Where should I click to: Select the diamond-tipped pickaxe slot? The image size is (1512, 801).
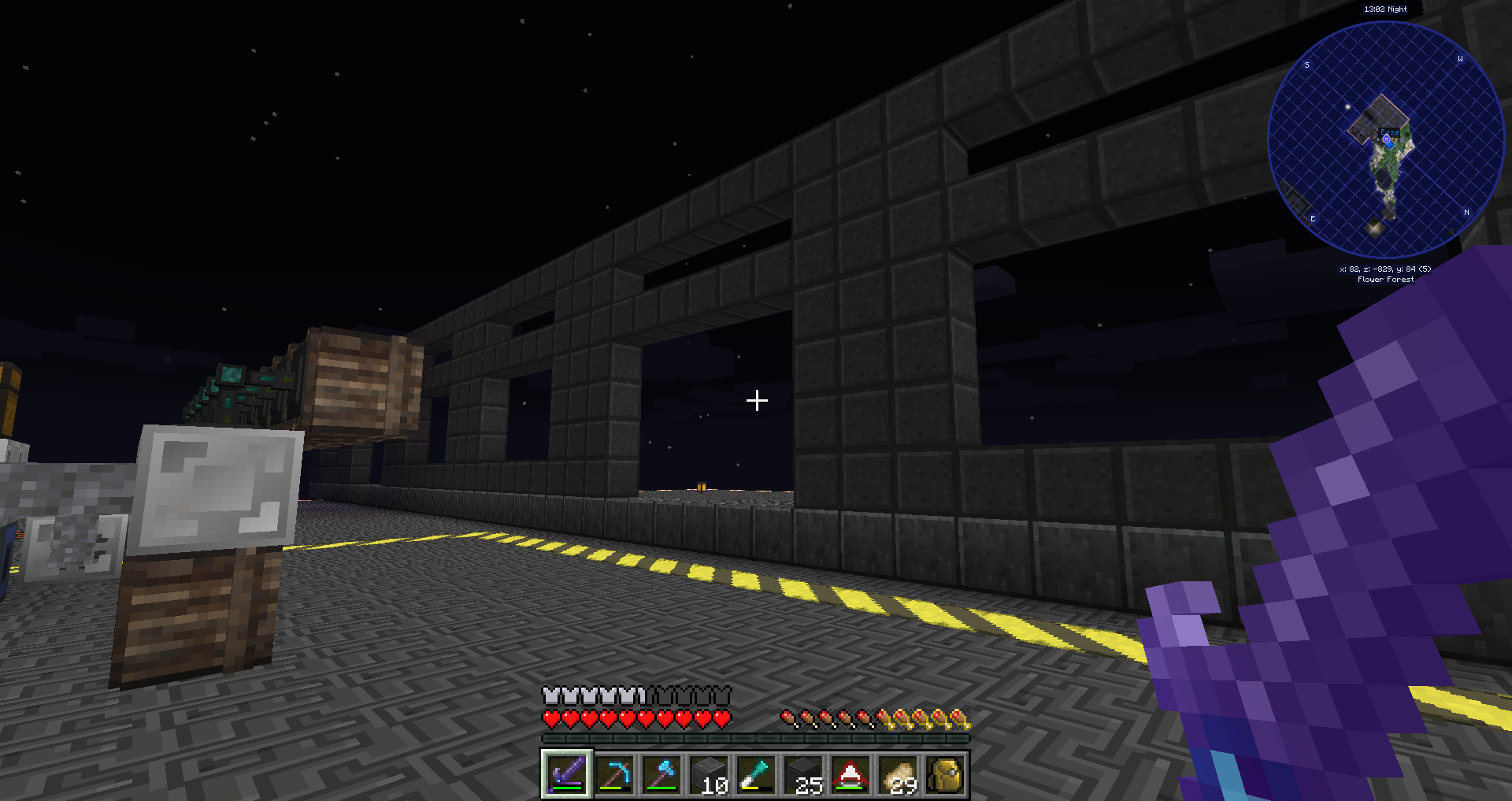(x=614, y=774)
